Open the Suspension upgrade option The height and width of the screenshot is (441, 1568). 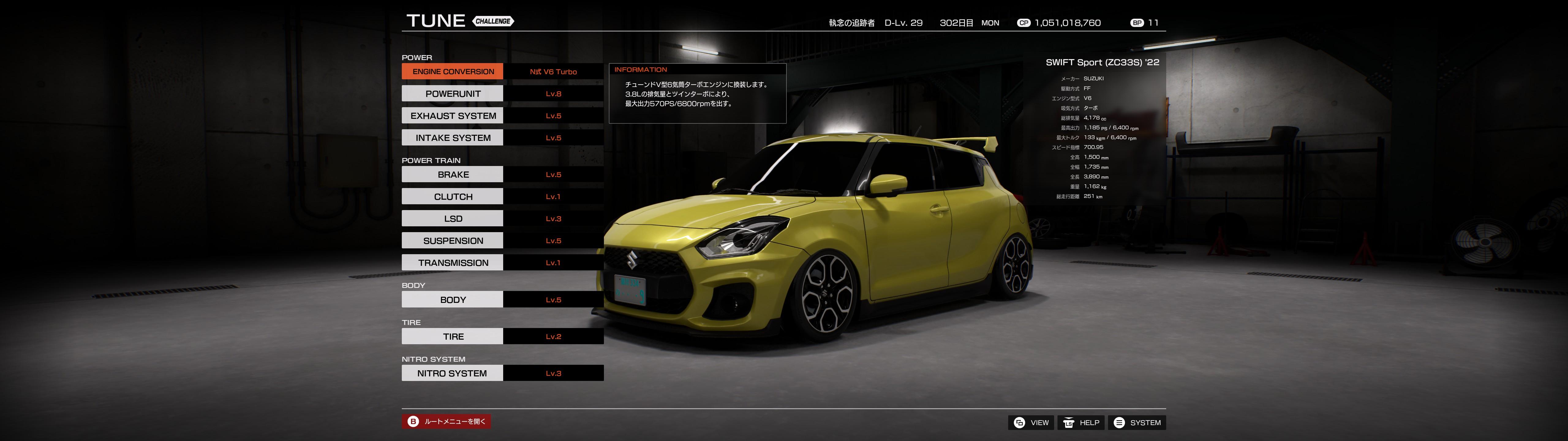tap(452, 241)
